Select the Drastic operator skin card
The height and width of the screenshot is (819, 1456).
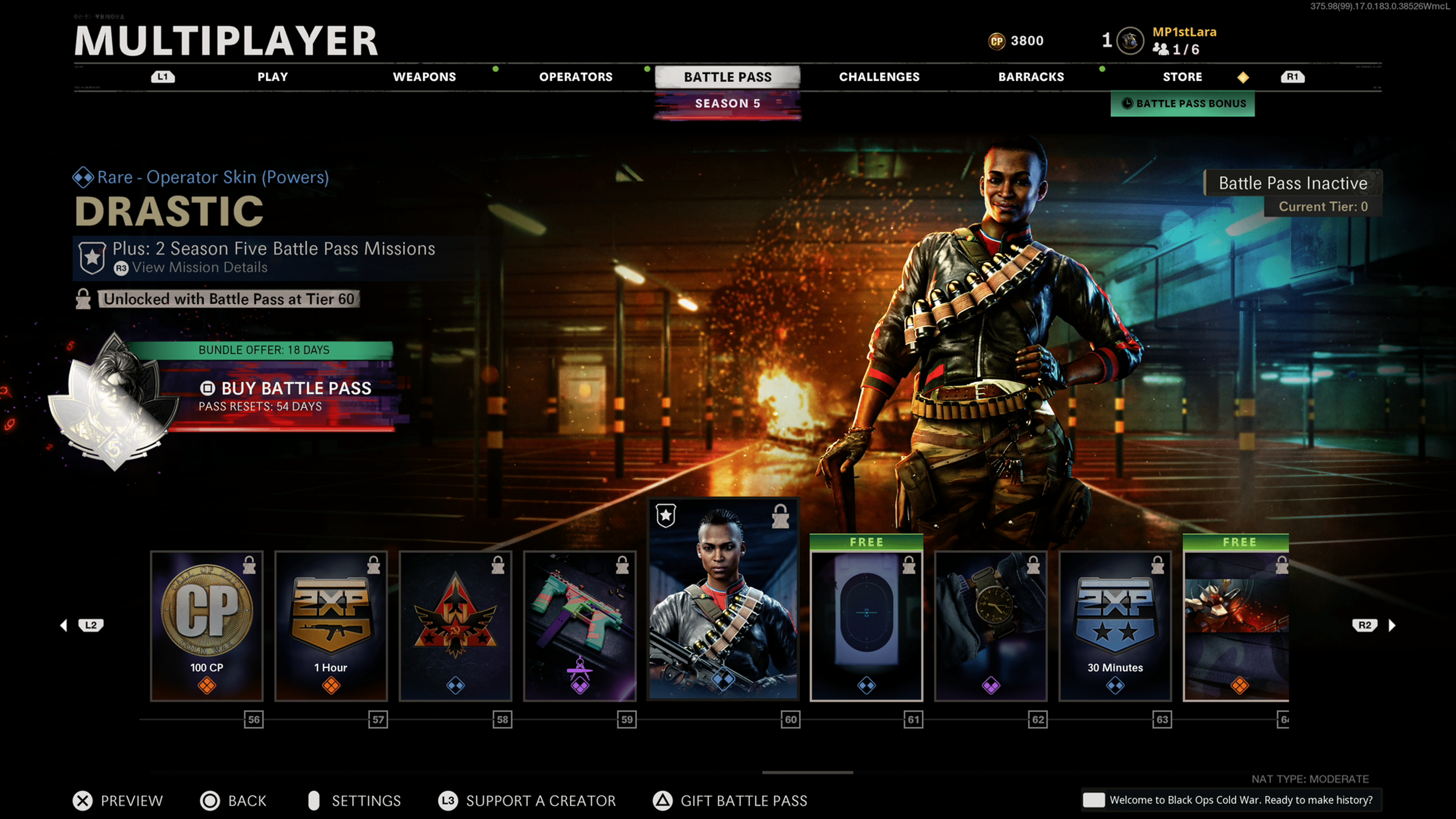(x=723, y=599)
